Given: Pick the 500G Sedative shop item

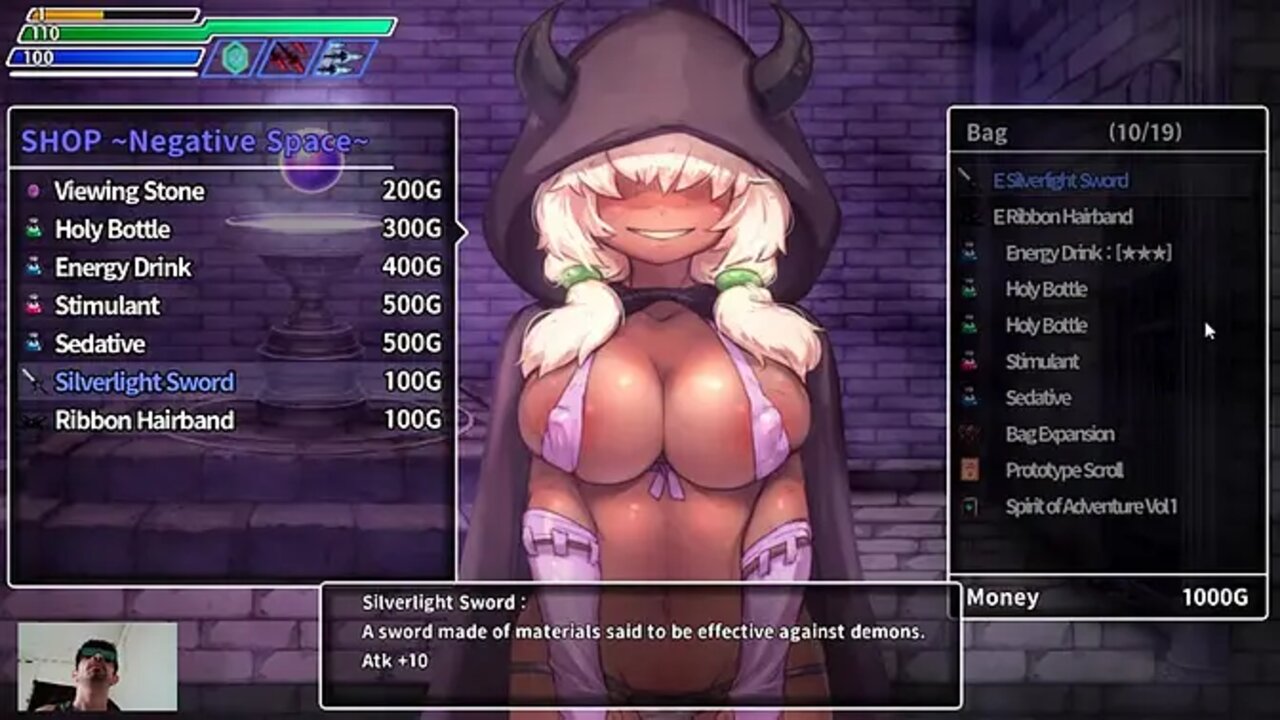Looking at the screenshot, I should (x=100, y=343).
